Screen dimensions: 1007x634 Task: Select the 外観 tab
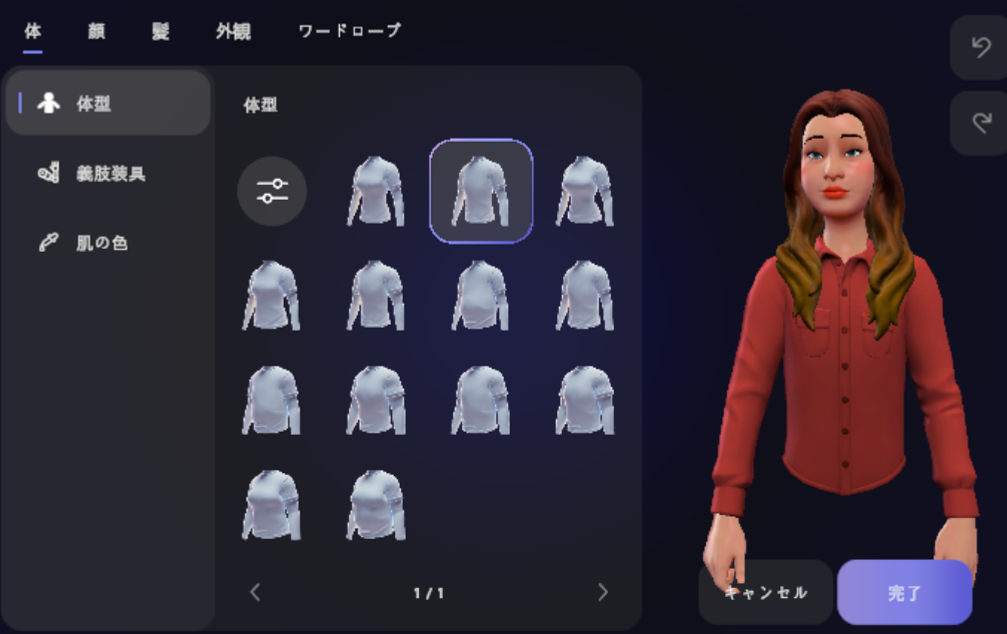click(233, 31)
